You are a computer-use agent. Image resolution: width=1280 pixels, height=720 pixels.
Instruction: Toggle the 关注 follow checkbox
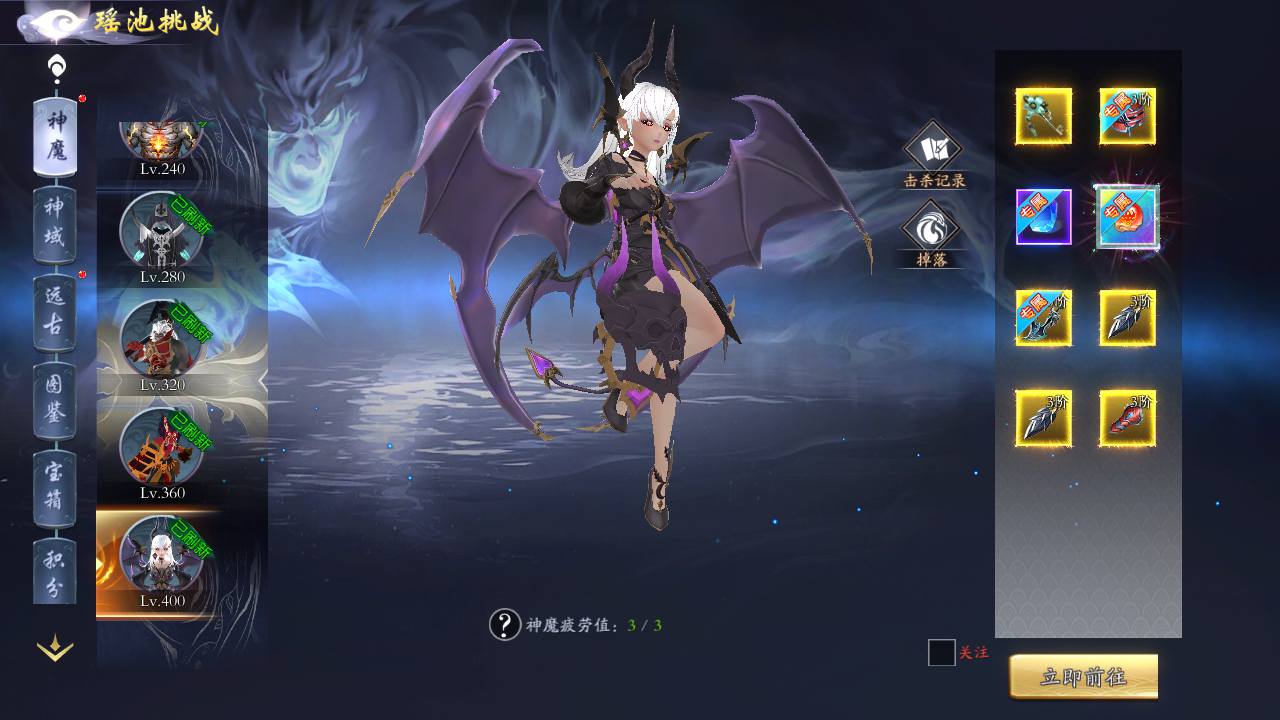pos(941,653)
